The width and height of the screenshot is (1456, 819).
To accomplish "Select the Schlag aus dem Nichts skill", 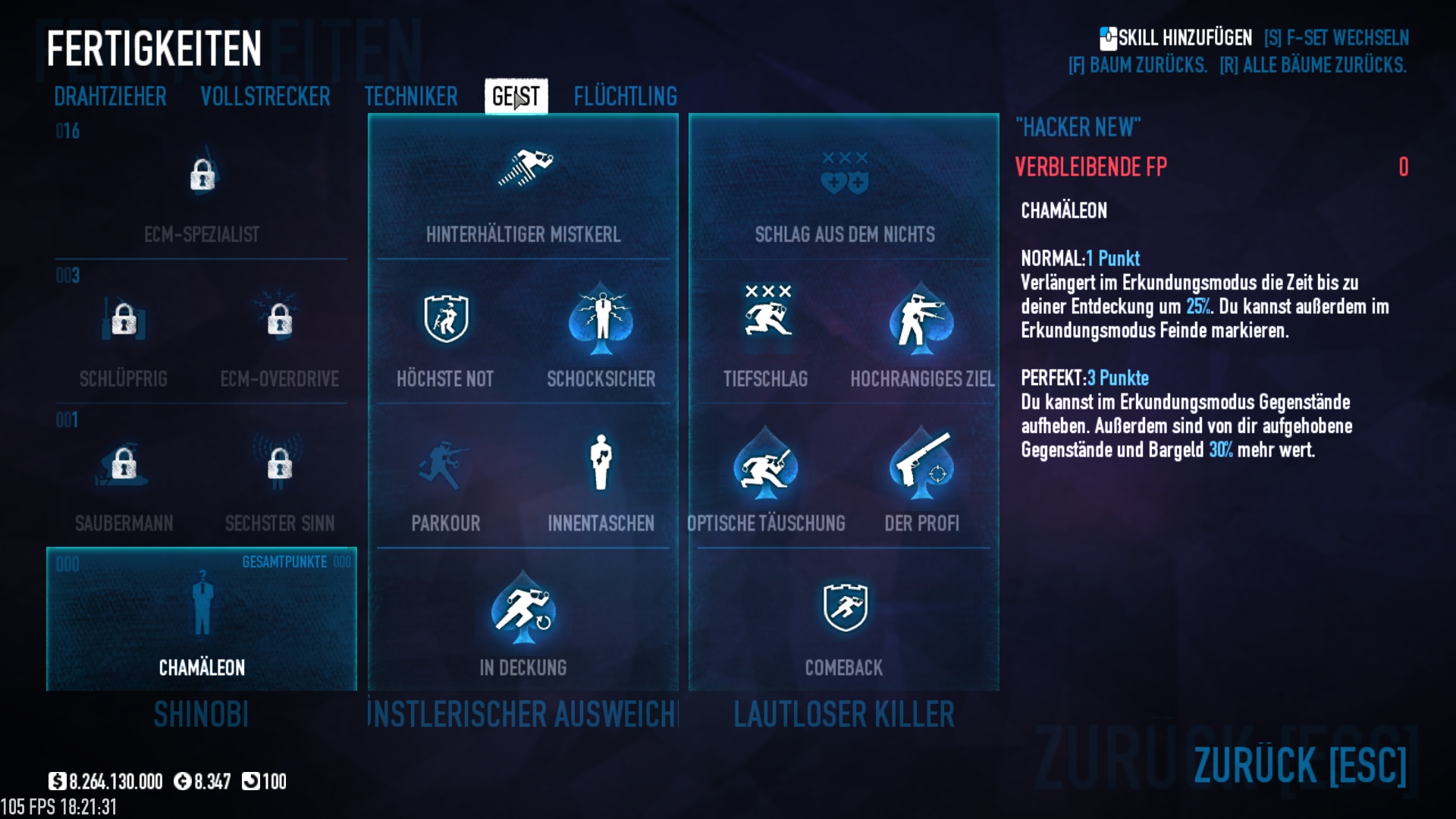I will click(x=844, y=190).
